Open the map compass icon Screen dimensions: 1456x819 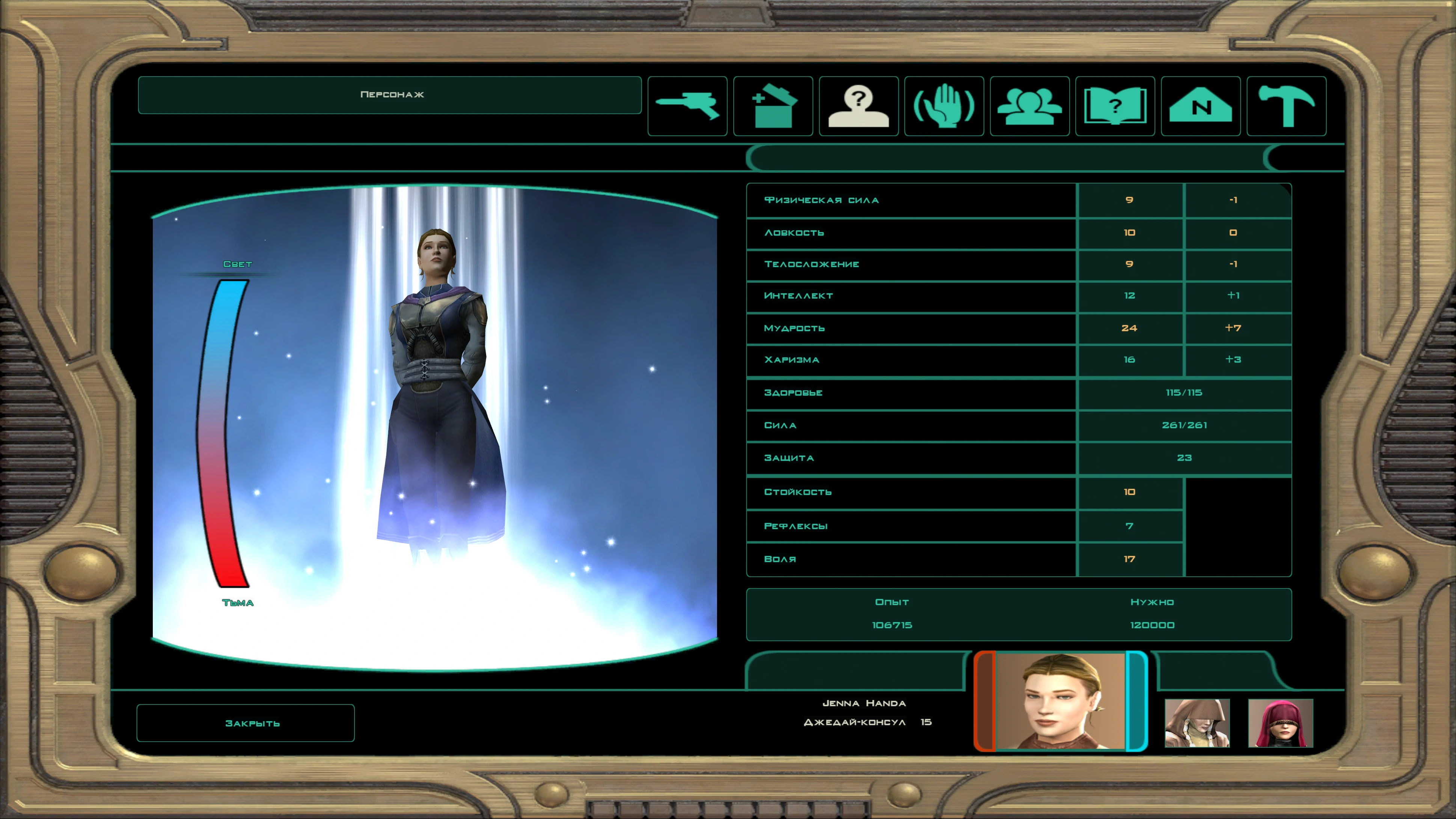pyautogui.click(x=1201, y=106)
